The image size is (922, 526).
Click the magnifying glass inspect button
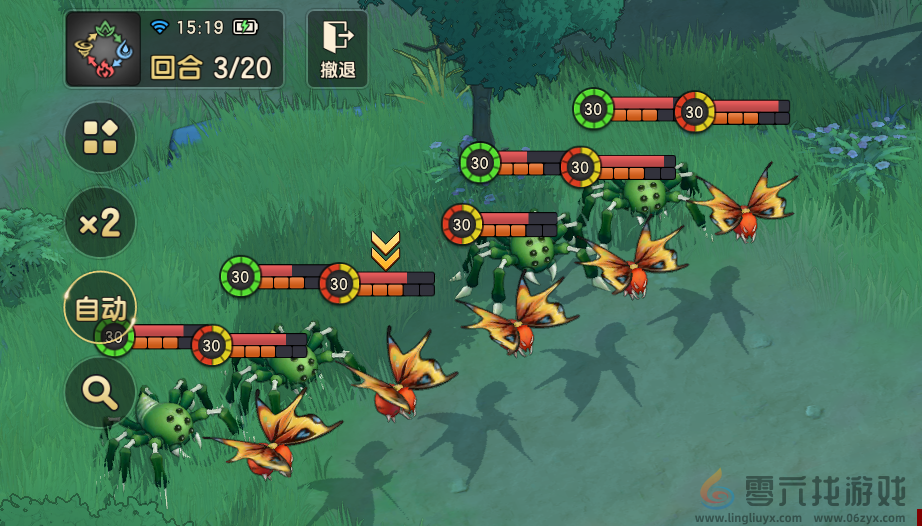(x=100, y=392)
